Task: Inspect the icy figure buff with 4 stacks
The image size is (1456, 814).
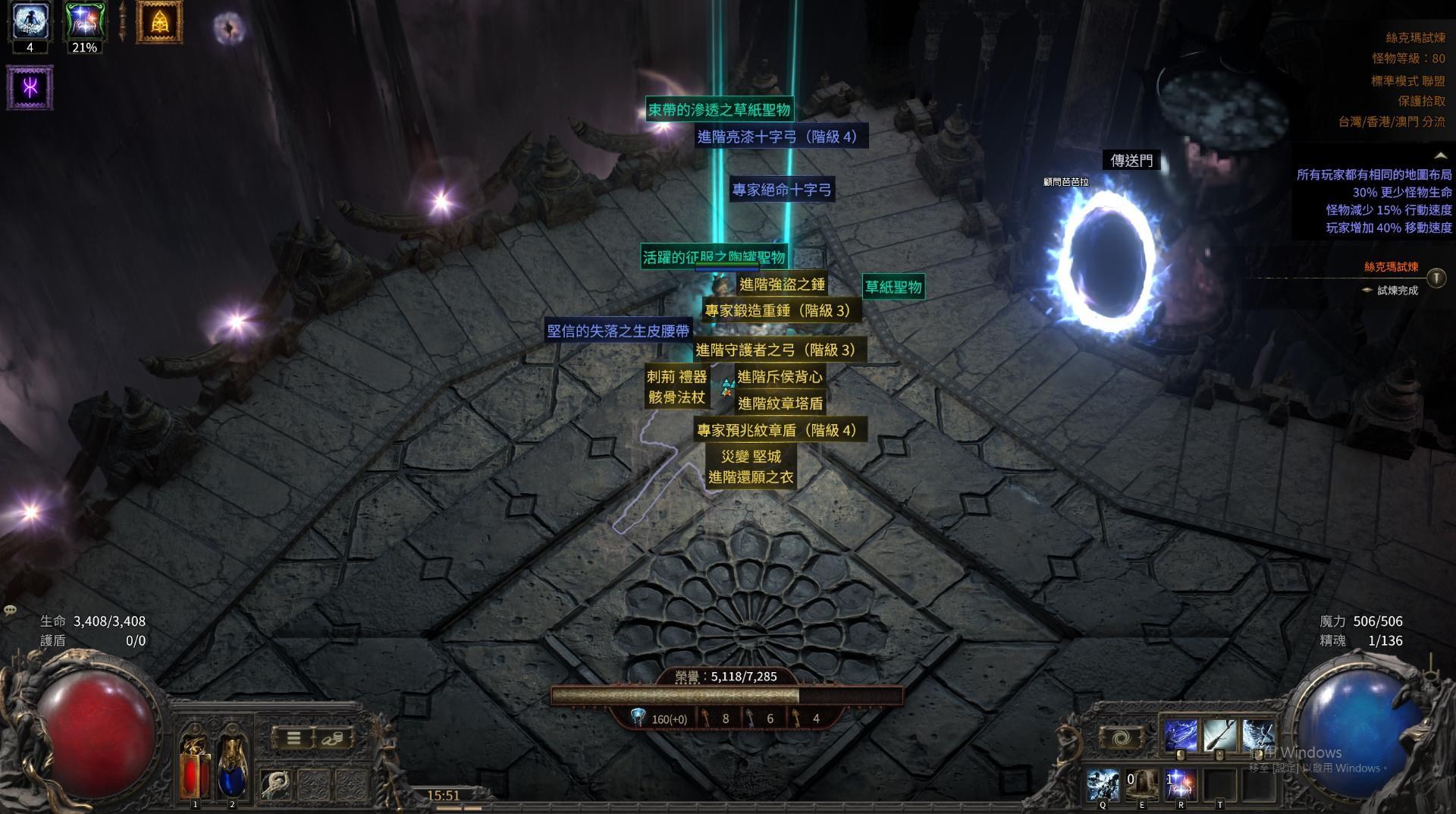Action: (30, 21)
